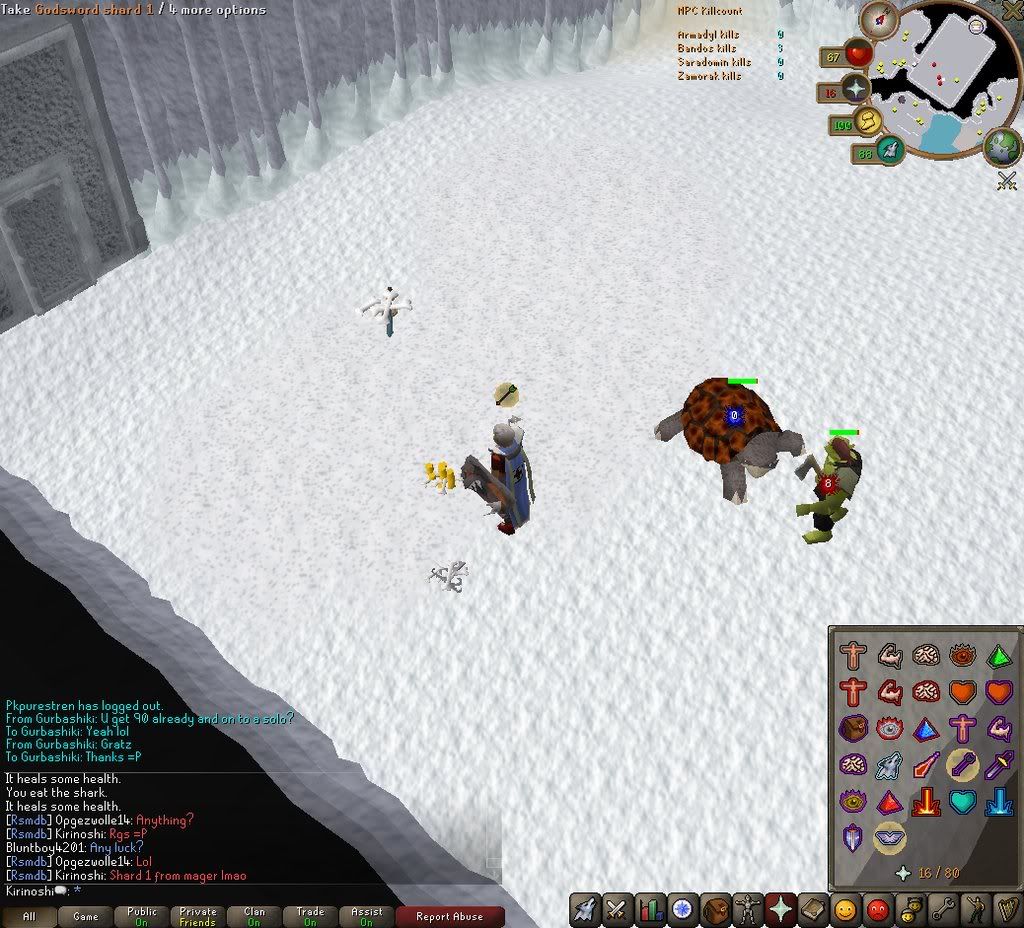Activate the green pyramid prayer icon

pos(998,656)
